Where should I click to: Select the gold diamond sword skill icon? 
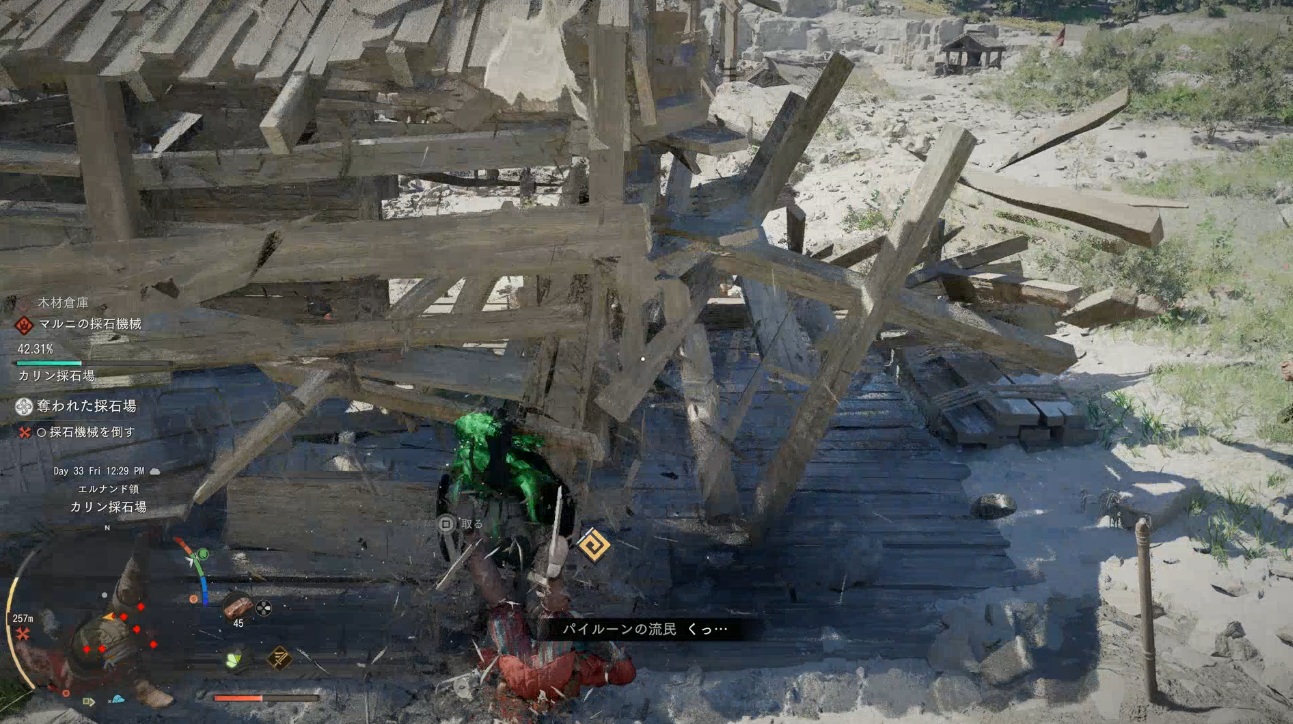tap(279, 657)
